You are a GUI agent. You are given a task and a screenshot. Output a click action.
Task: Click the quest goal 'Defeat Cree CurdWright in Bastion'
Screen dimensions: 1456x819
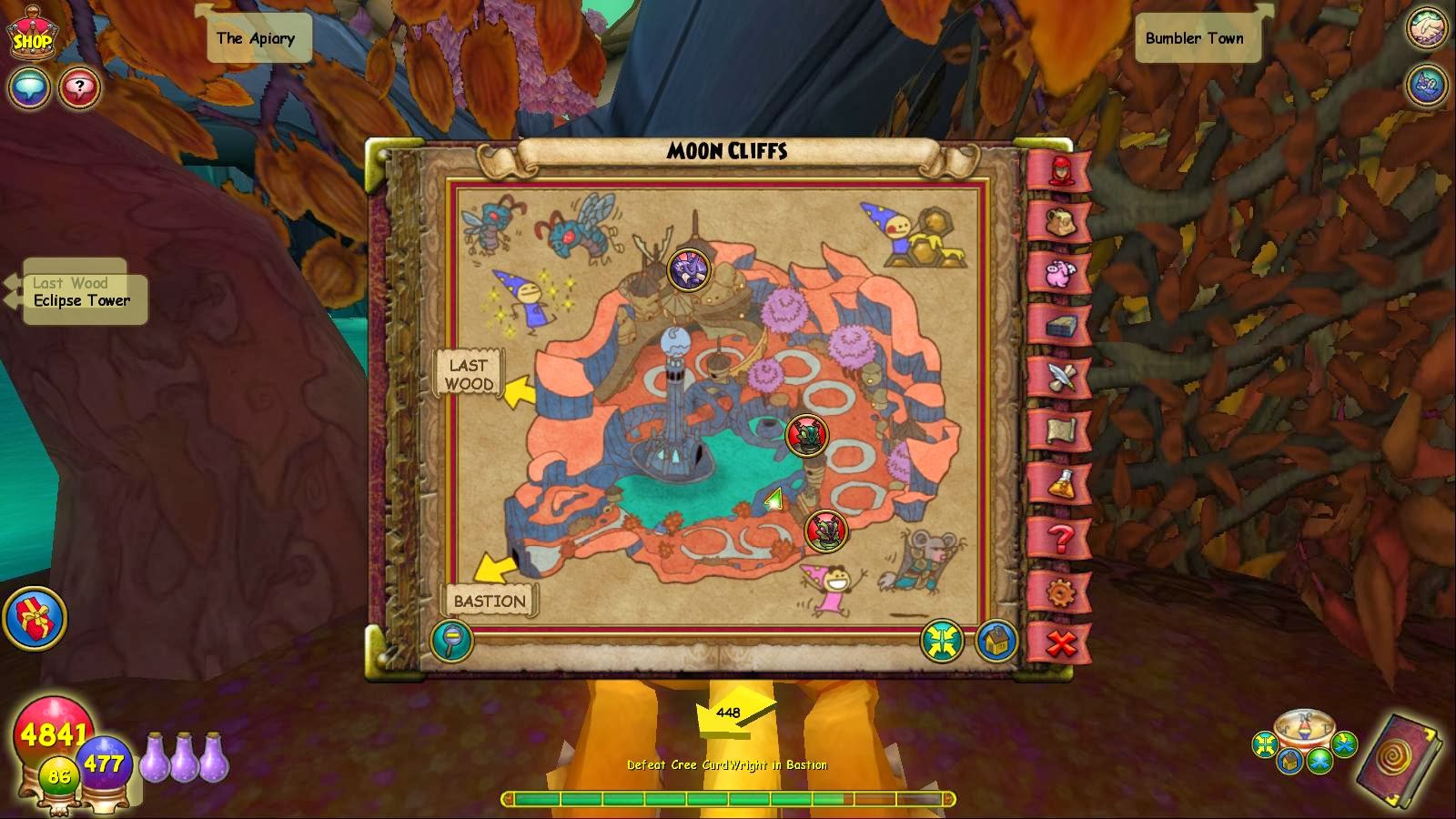pyautogui.click(x=726, y=765)
